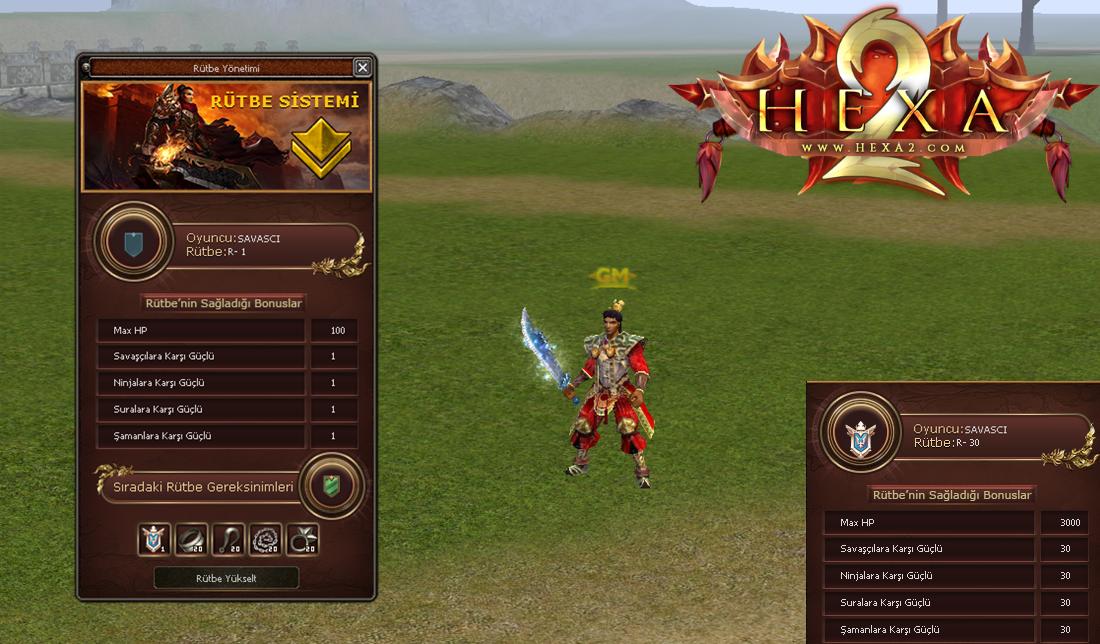Select the Ninjalara Karşı Güçlü bonus row
1100x644 pixels.
[201, 383]
